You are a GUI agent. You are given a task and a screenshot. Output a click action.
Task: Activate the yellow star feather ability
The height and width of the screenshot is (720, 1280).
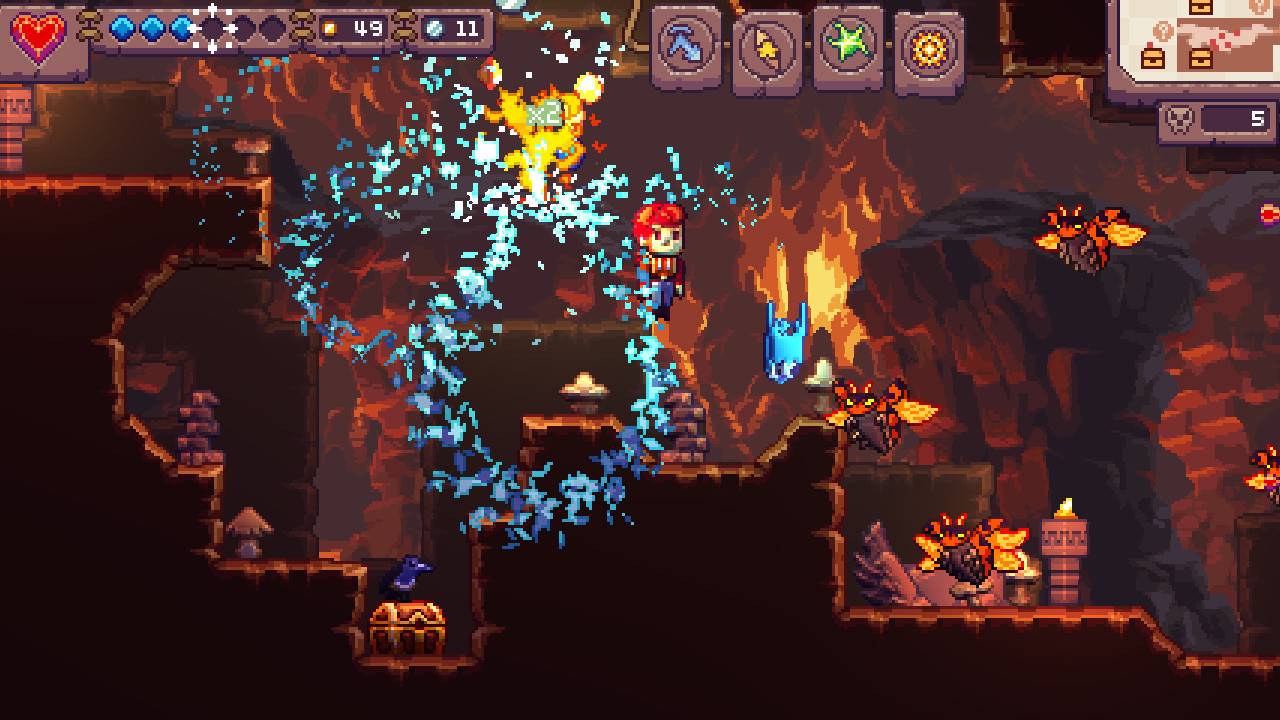click(x=768, y=48)
